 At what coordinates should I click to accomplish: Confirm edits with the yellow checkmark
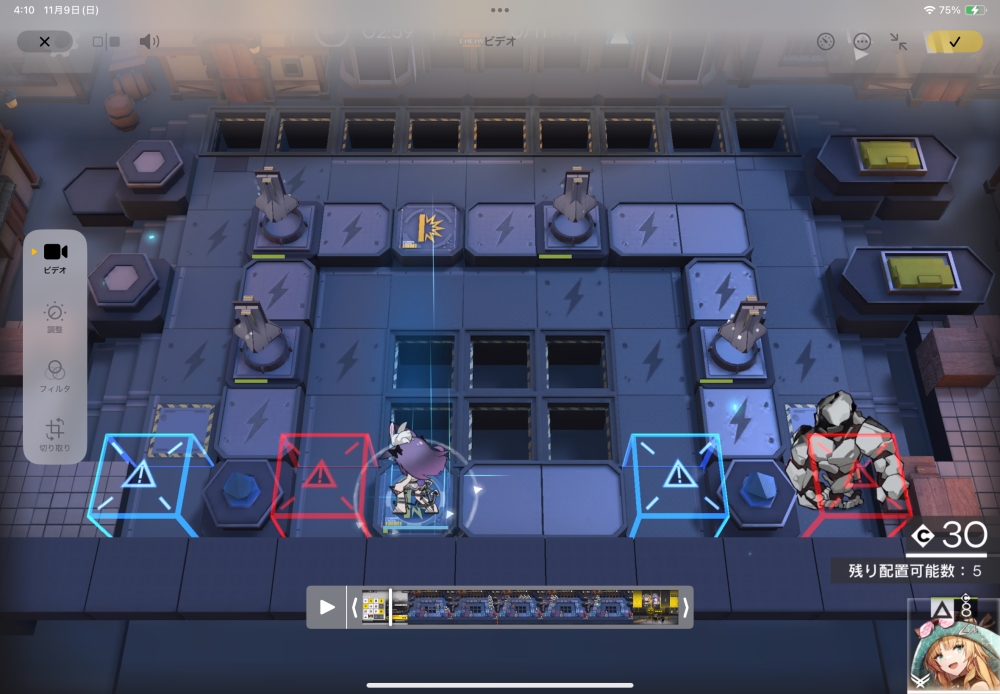click(x=954, y=42)
